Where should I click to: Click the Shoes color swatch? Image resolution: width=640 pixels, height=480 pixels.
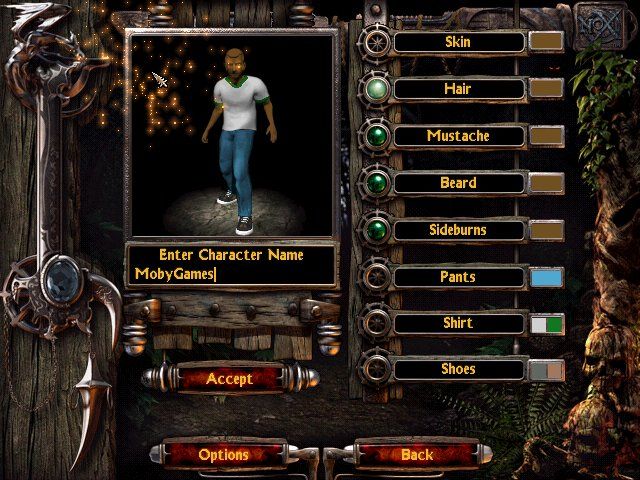(547, 370)
